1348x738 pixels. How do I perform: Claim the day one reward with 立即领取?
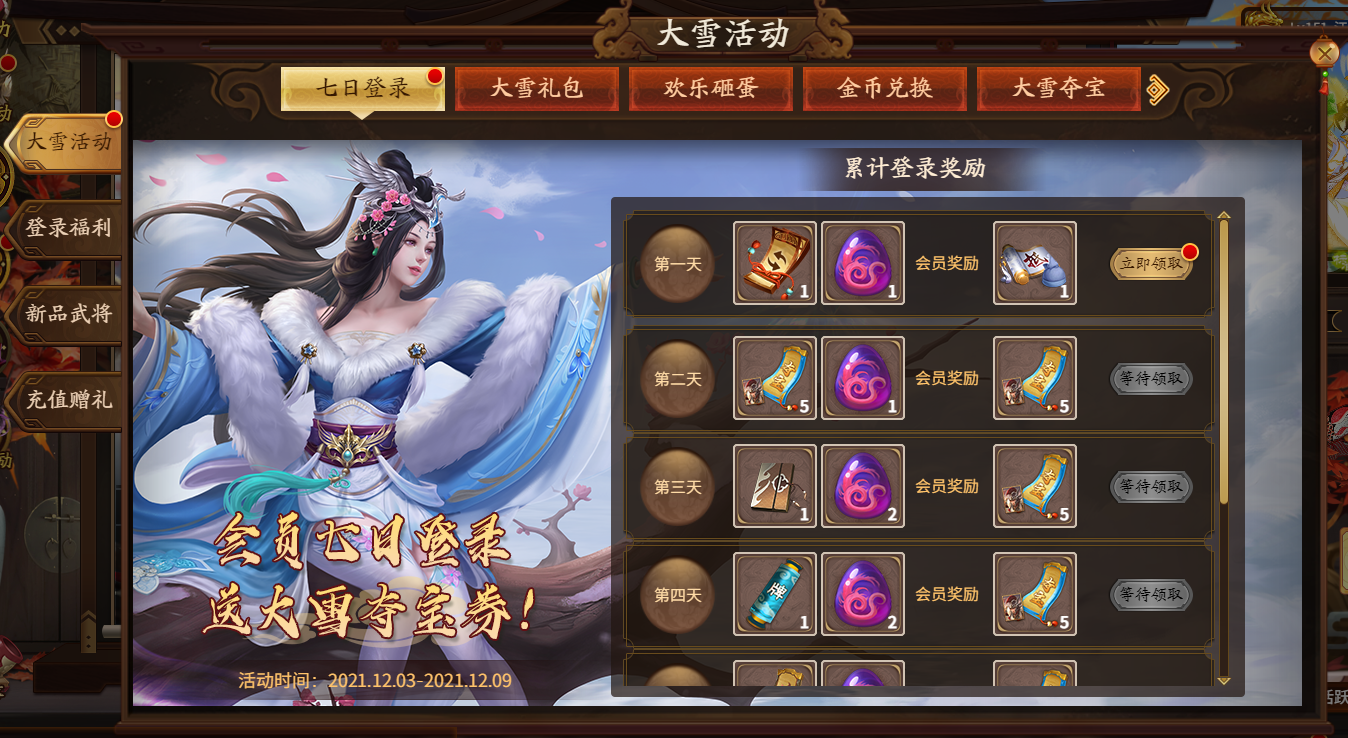[x=1151, y=264]
